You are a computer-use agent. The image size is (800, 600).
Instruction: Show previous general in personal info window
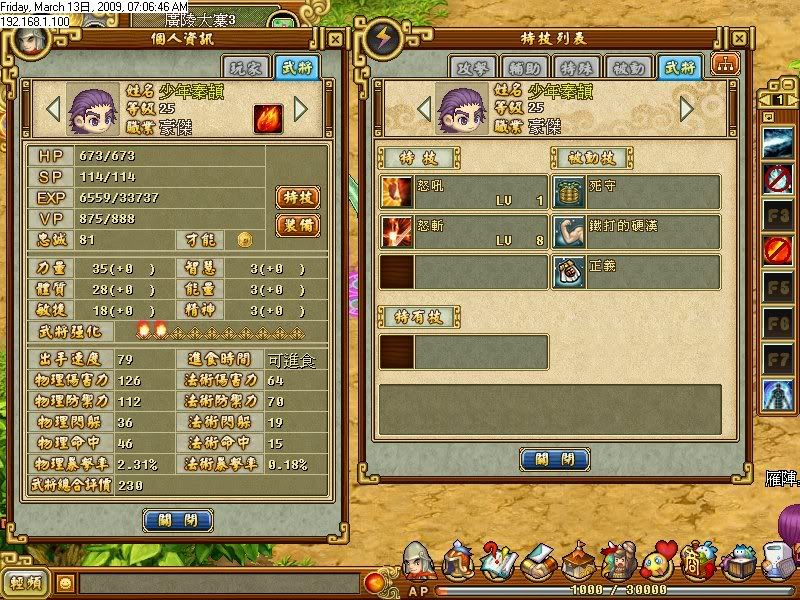(54, 108)
